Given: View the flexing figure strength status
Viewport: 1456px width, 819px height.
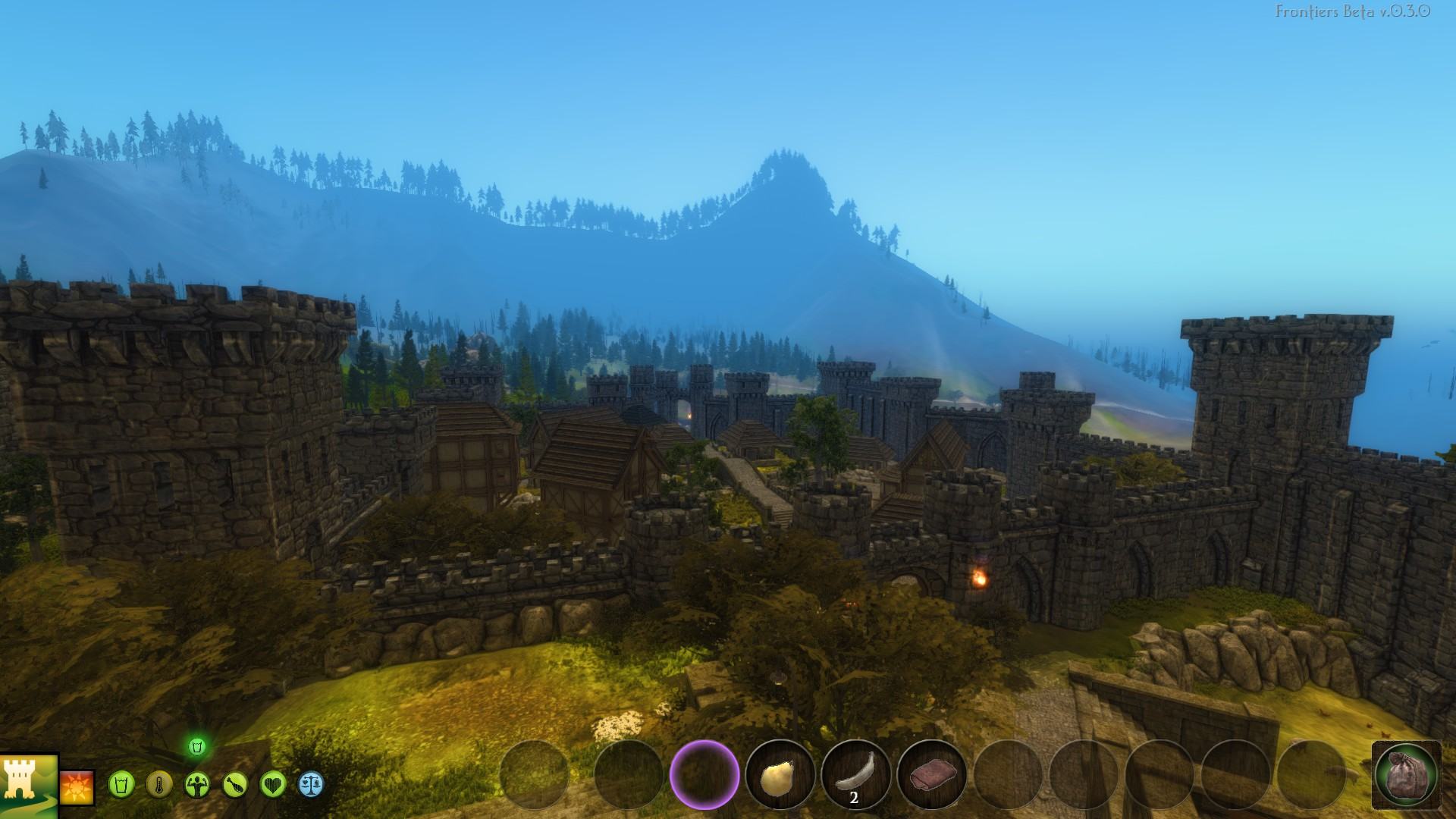Looking at the screenshot, I should 197,784.
